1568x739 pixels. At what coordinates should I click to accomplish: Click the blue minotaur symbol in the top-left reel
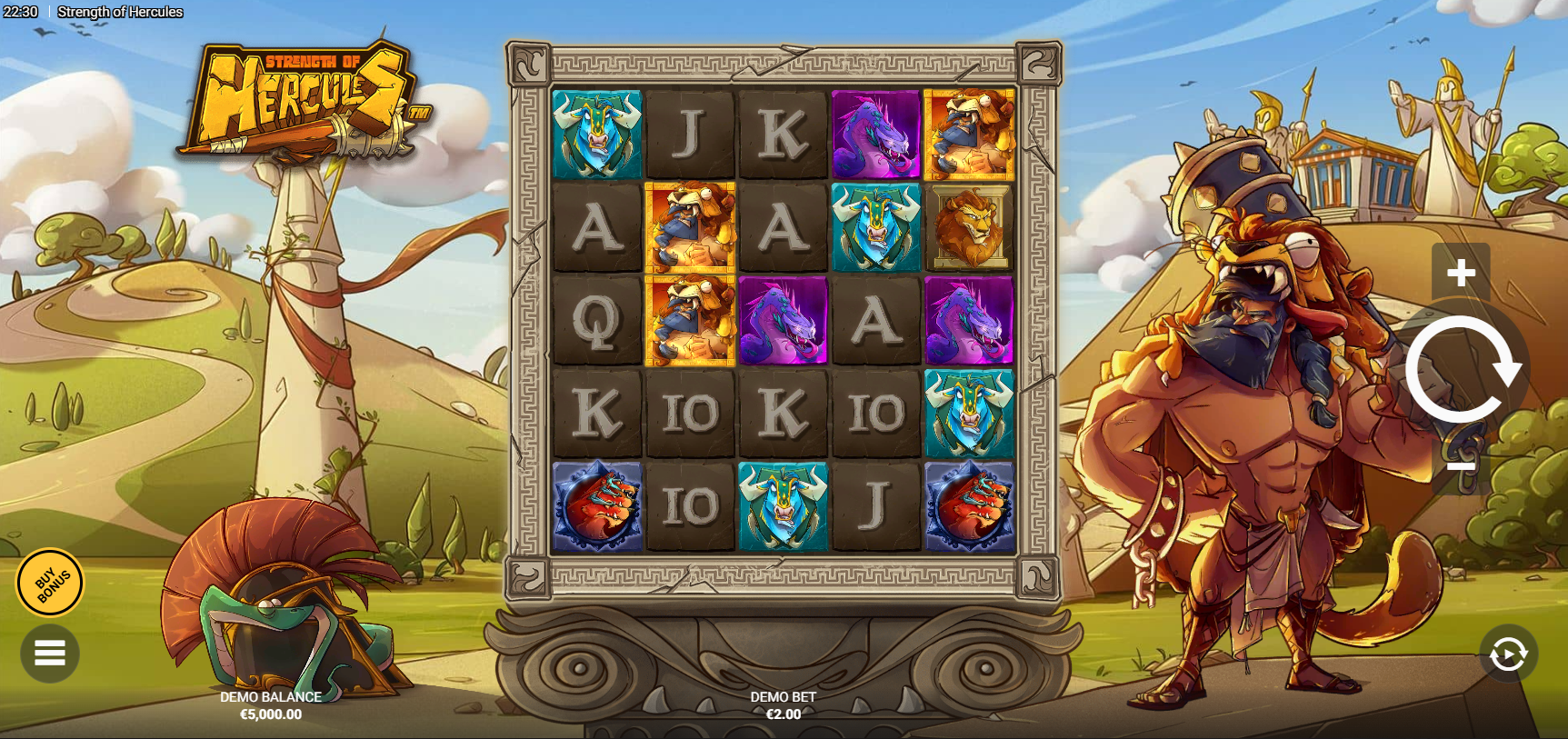point(597,132)
